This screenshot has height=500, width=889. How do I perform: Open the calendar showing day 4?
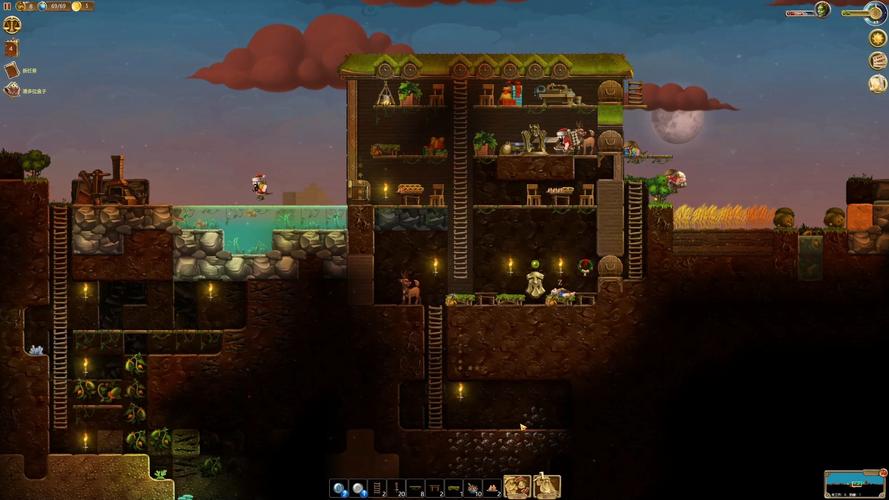click(11, 47)
